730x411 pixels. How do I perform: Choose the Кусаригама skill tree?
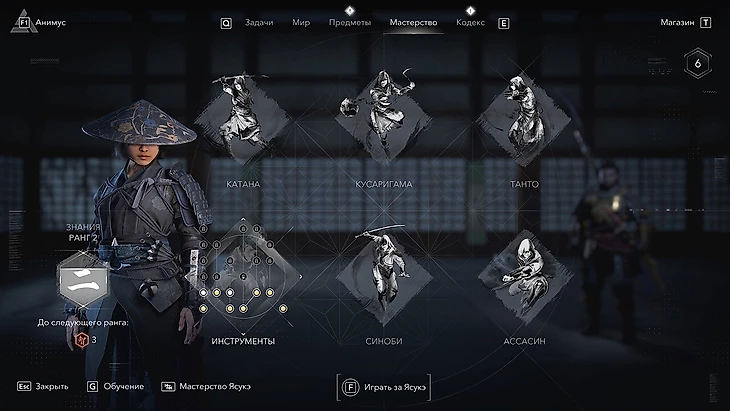[x=383, y=120]
